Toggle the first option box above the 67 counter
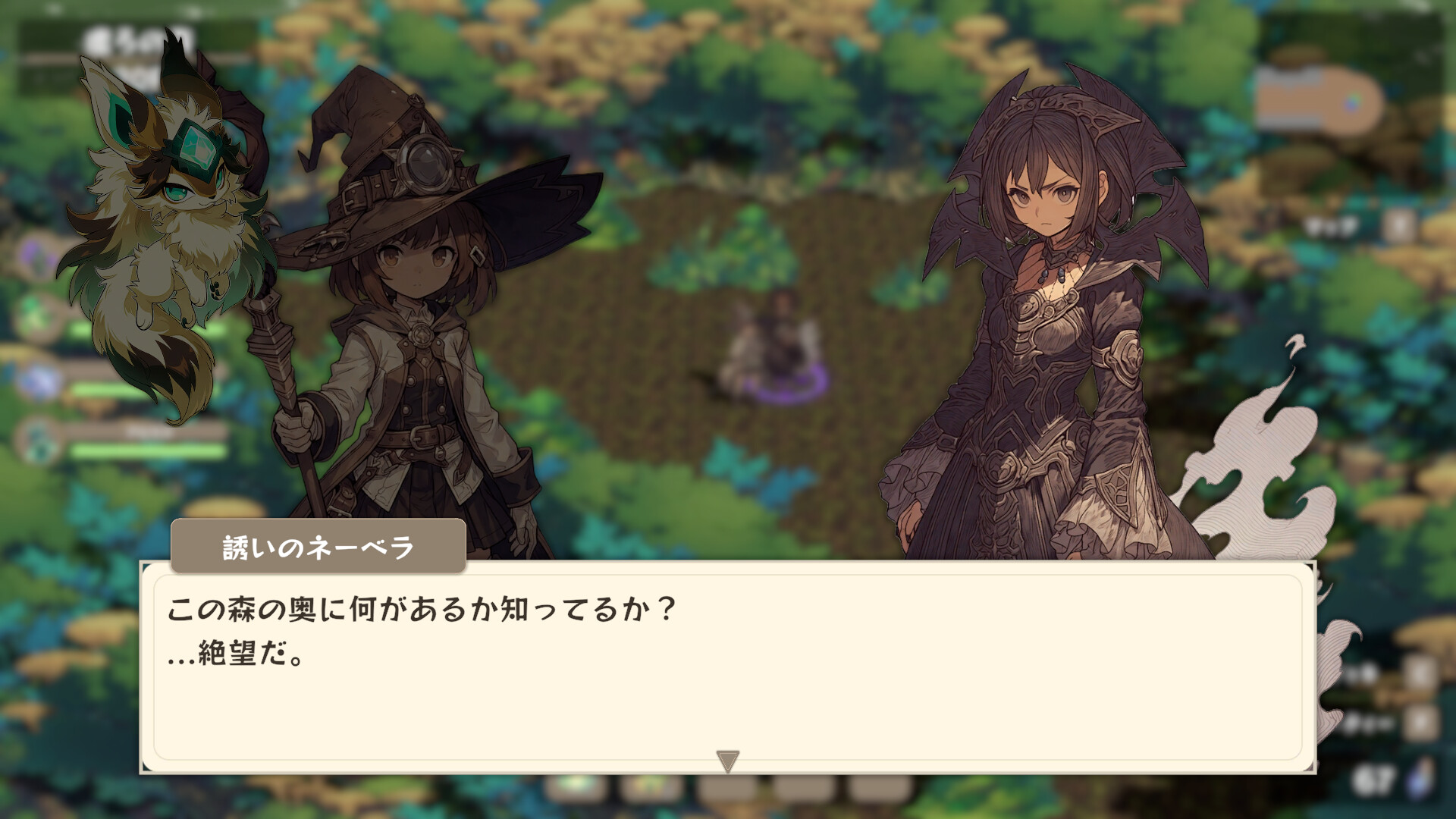The width and height of the screenshot is (1456, 819). tap(1420, 671)
